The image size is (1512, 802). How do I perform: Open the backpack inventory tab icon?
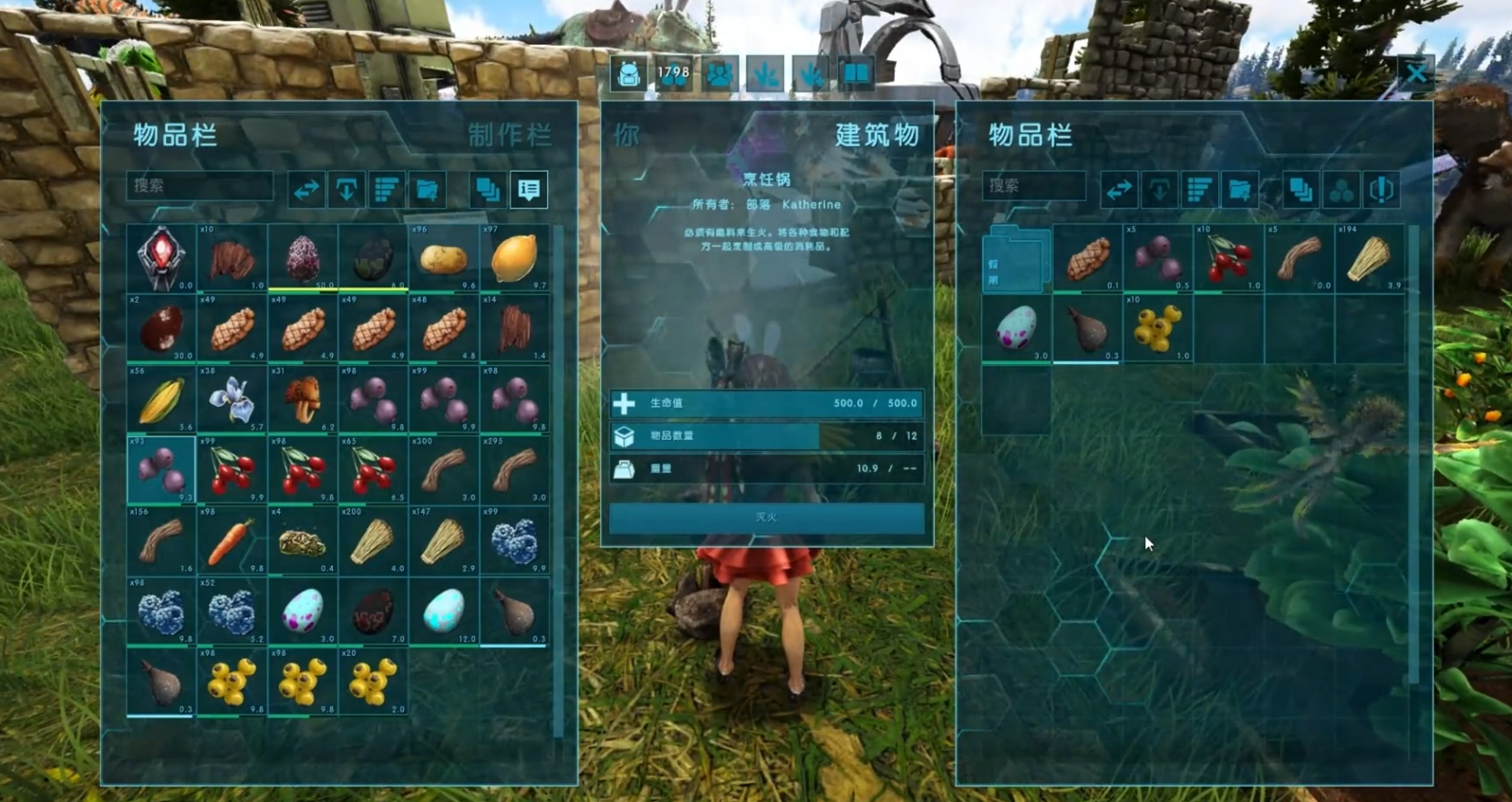pos(628,74)
